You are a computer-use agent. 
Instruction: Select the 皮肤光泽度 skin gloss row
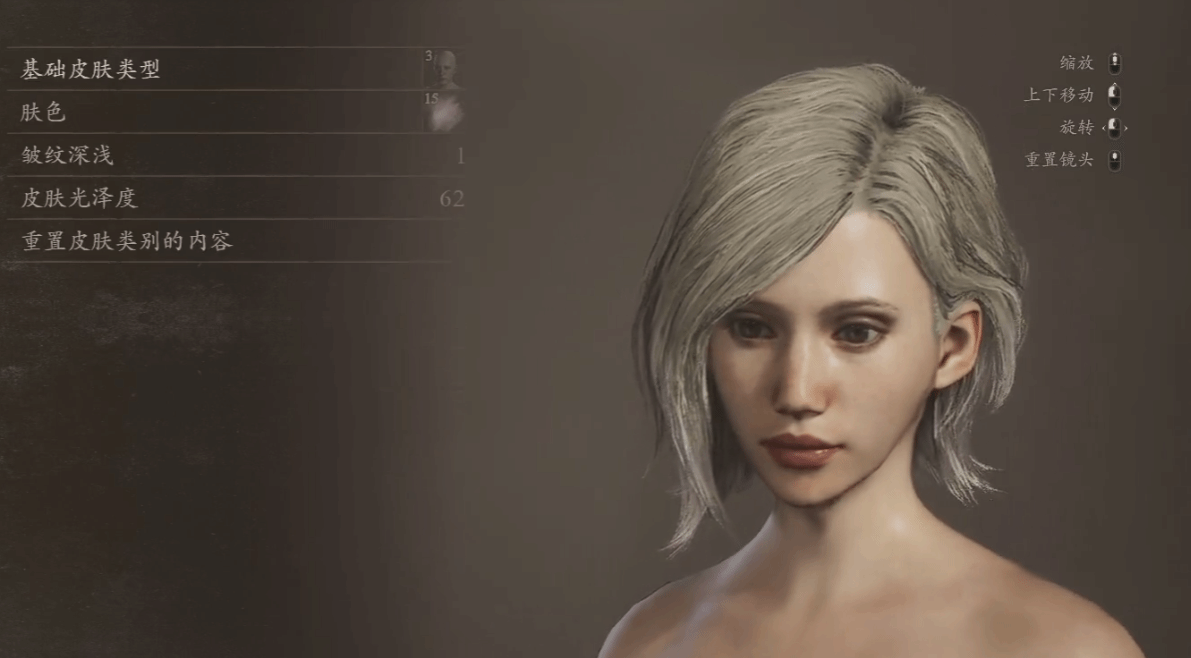(79, 199)
